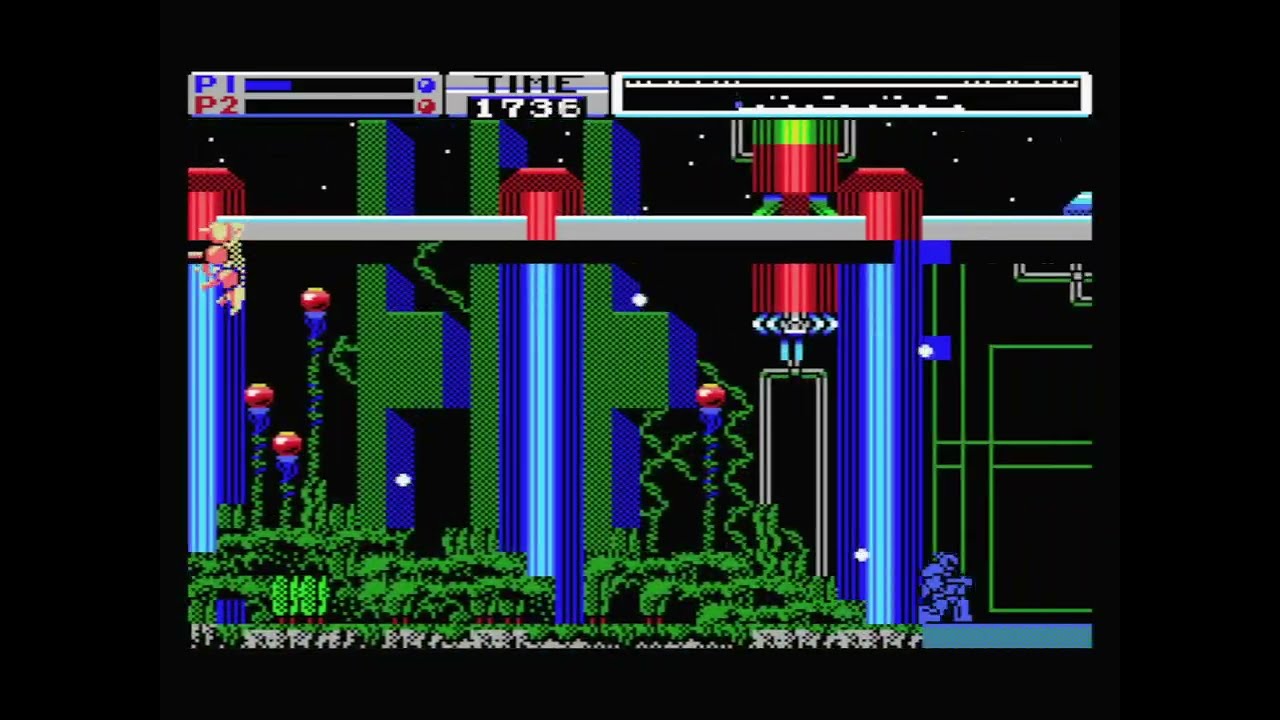Expand the blue orb on the P1 bar

(x=426, y=83)
